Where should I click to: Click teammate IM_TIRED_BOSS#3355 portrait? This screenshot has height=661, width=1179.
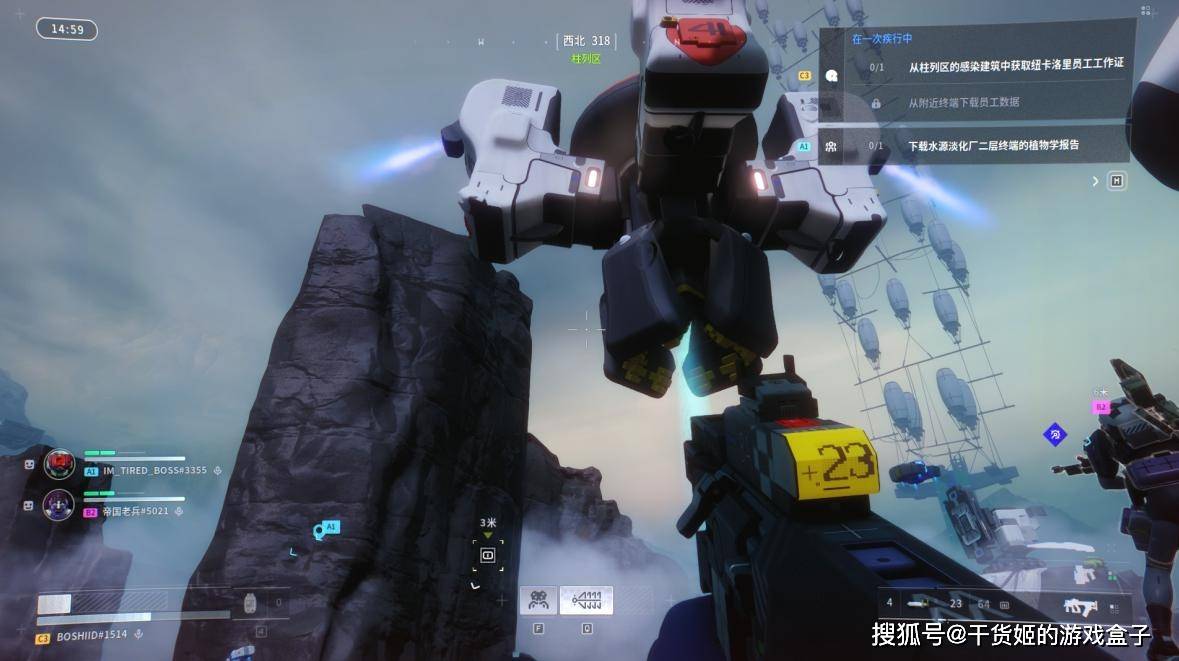click(60, 464)
